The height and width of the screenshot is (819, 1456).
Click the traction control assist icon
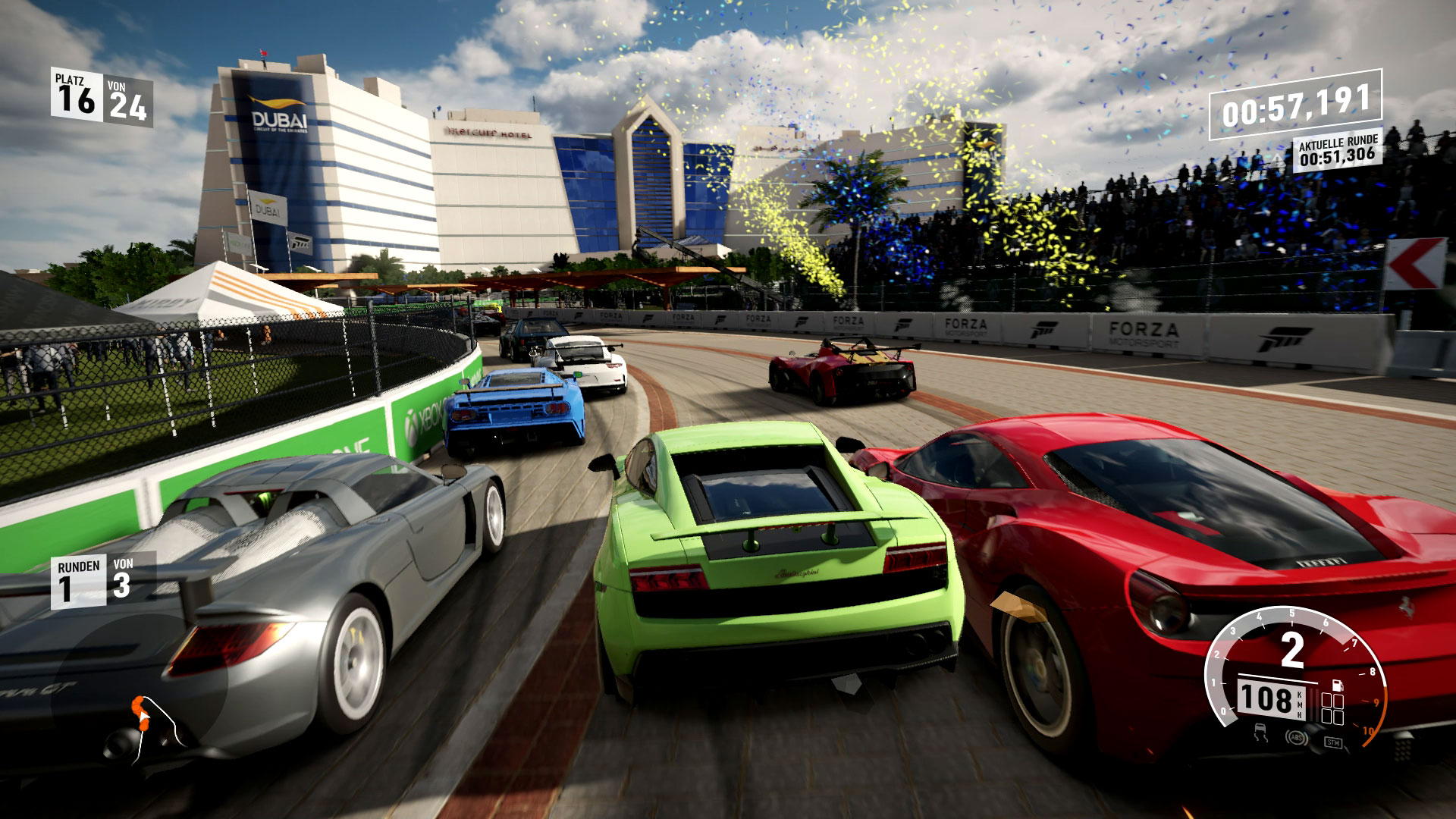pos(1261,733)
